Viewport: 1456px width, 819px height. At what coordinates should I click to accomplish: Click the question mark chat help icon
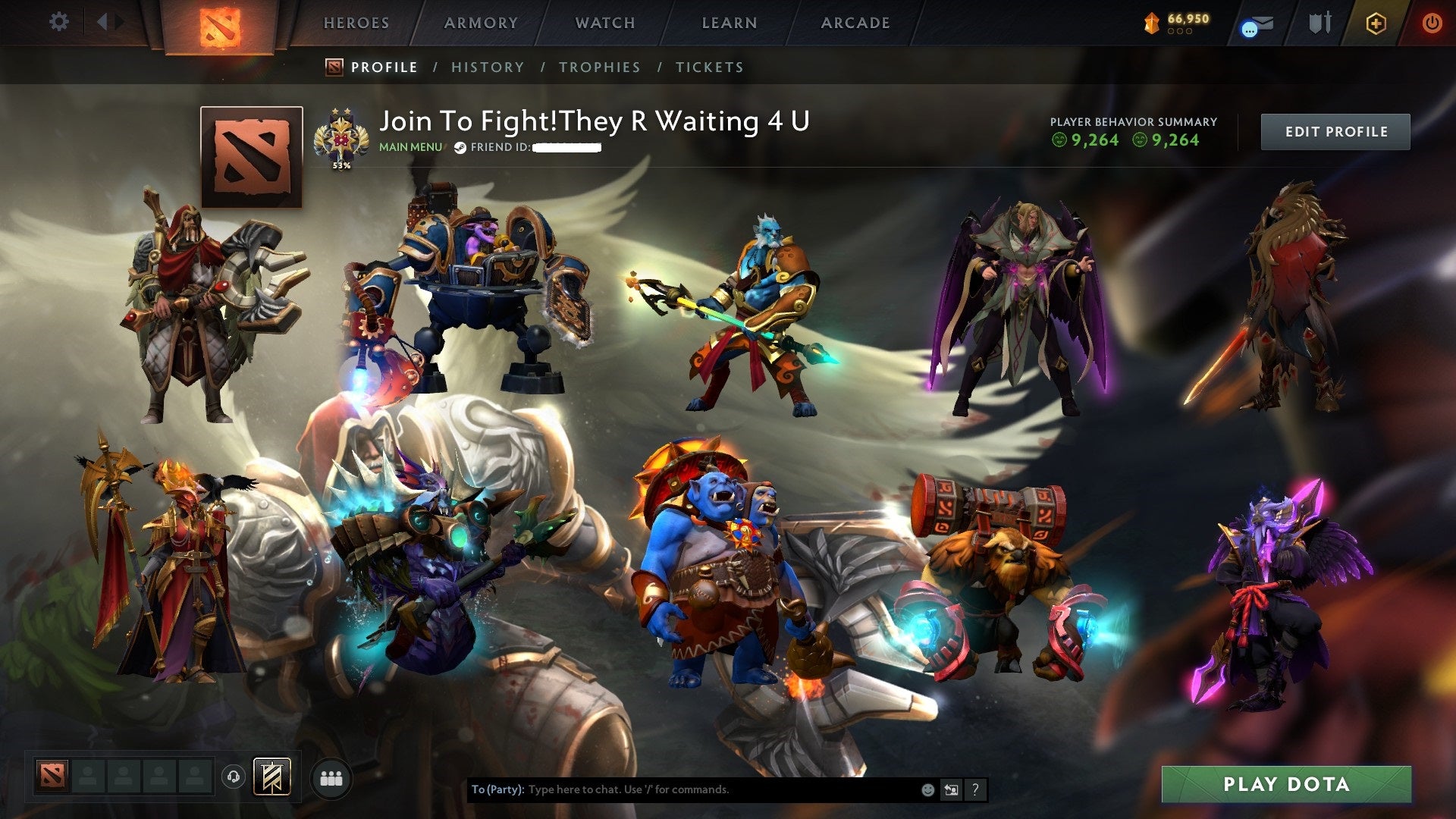pos(975,789)
